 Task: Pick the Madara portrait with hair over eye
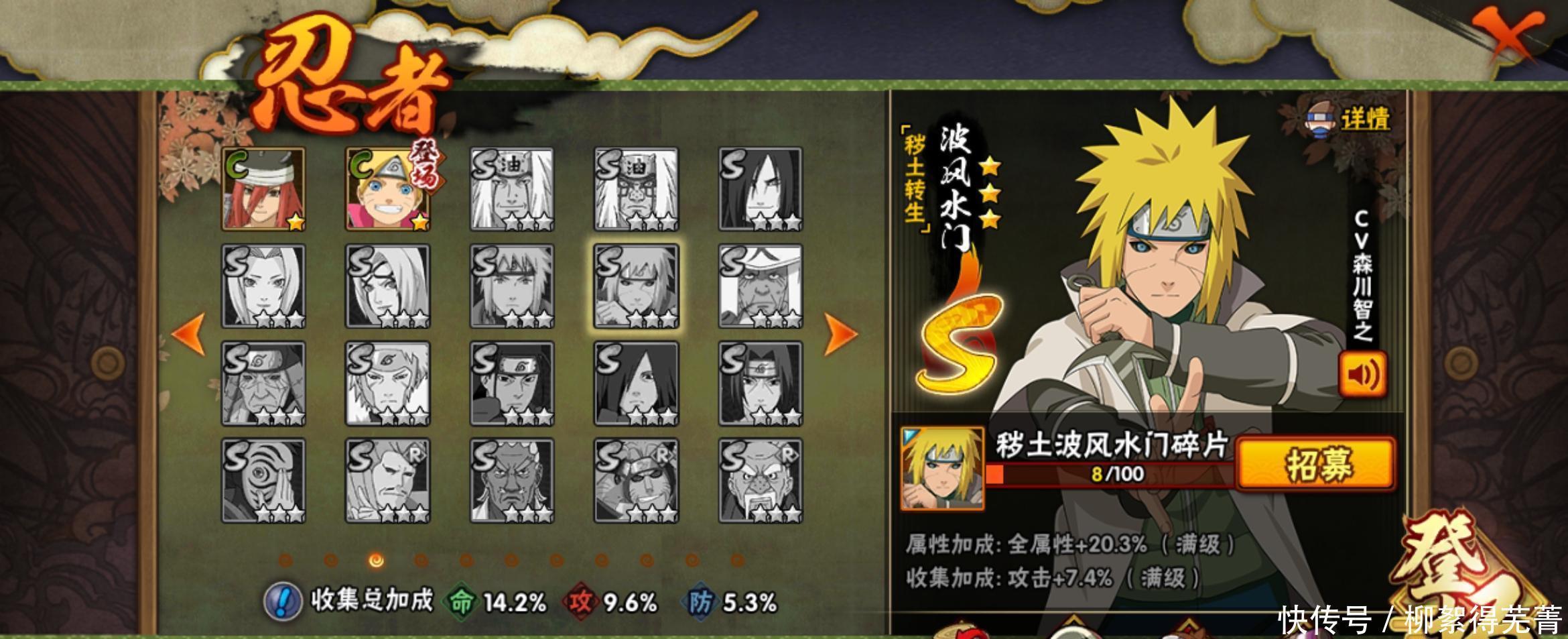[x=636, y=384]
